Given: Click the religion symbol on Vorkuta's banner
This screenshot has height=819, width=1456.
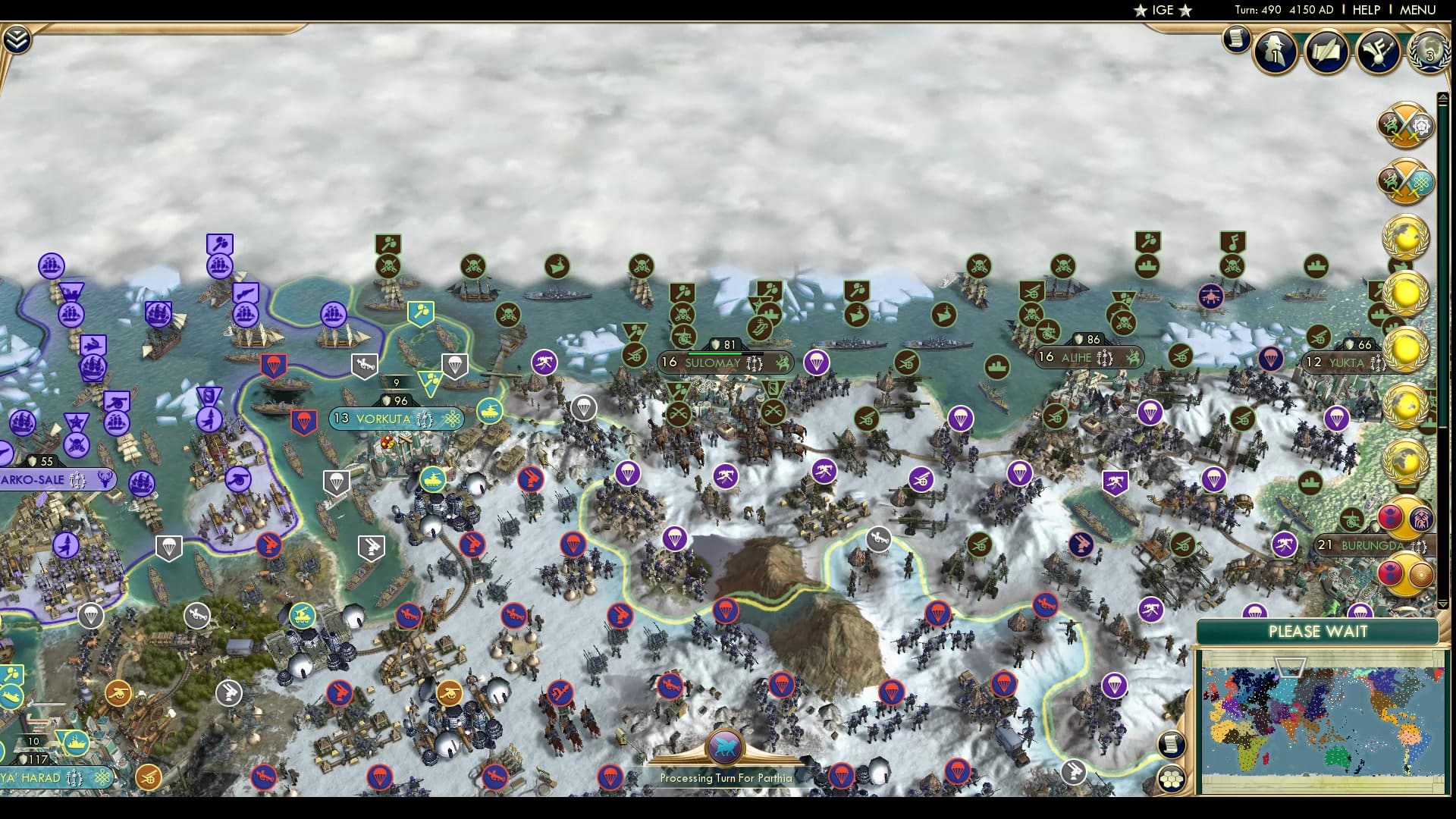Looking at the screenshot, I should (453, 418).
